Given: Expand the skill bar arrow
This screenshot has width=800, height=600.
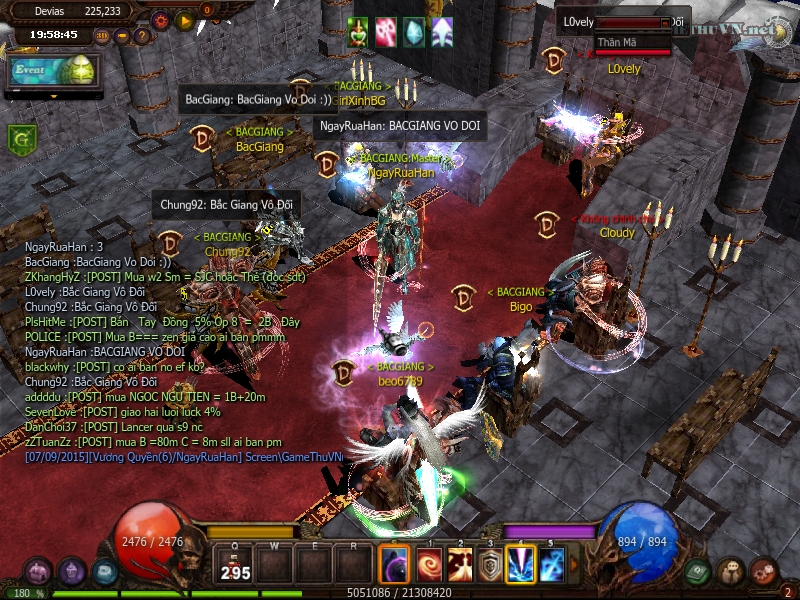Looking at the screenshot, I should click(x=573, y=565).
